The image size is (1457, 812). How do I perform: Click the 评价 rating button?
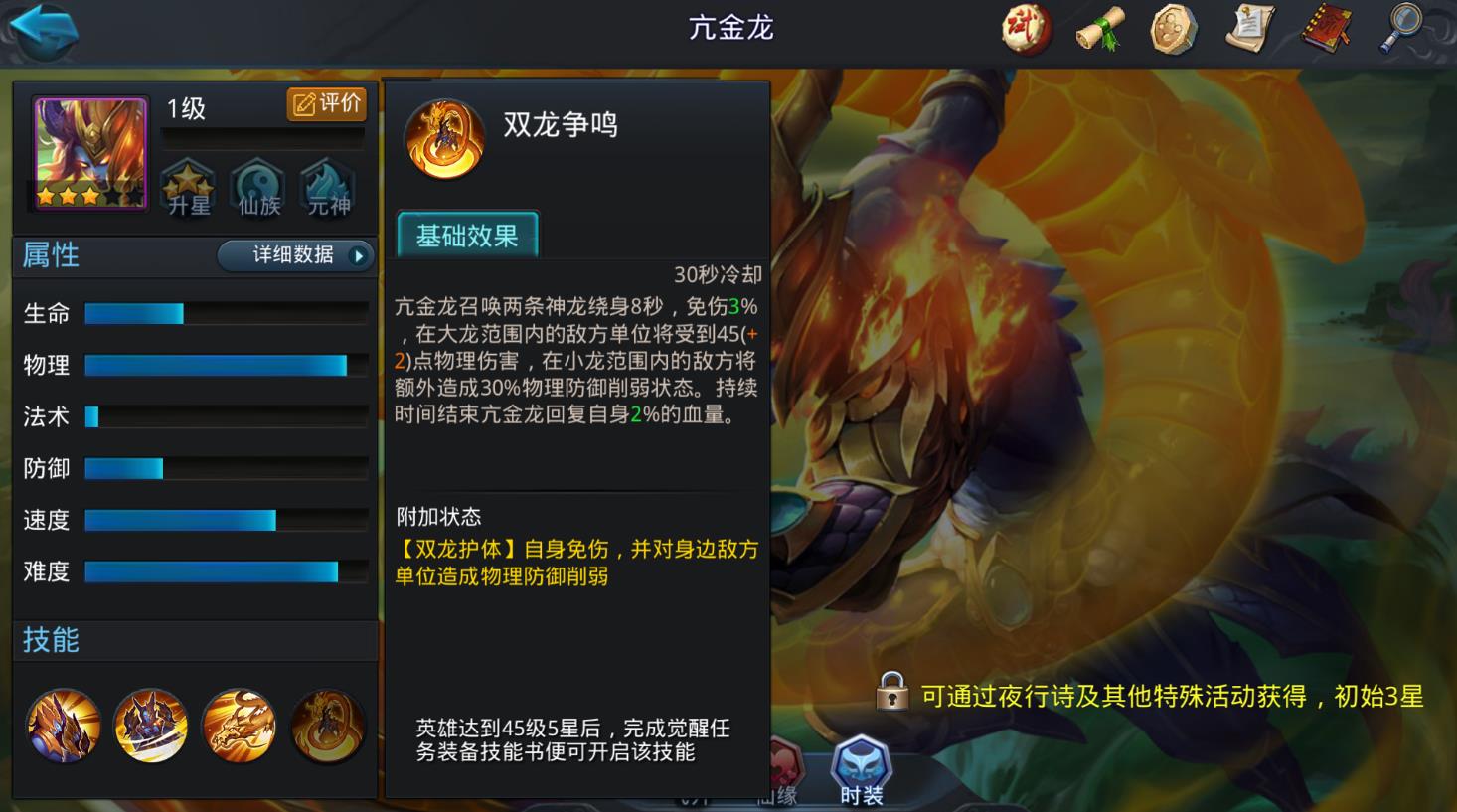click(x=325, y=103)
